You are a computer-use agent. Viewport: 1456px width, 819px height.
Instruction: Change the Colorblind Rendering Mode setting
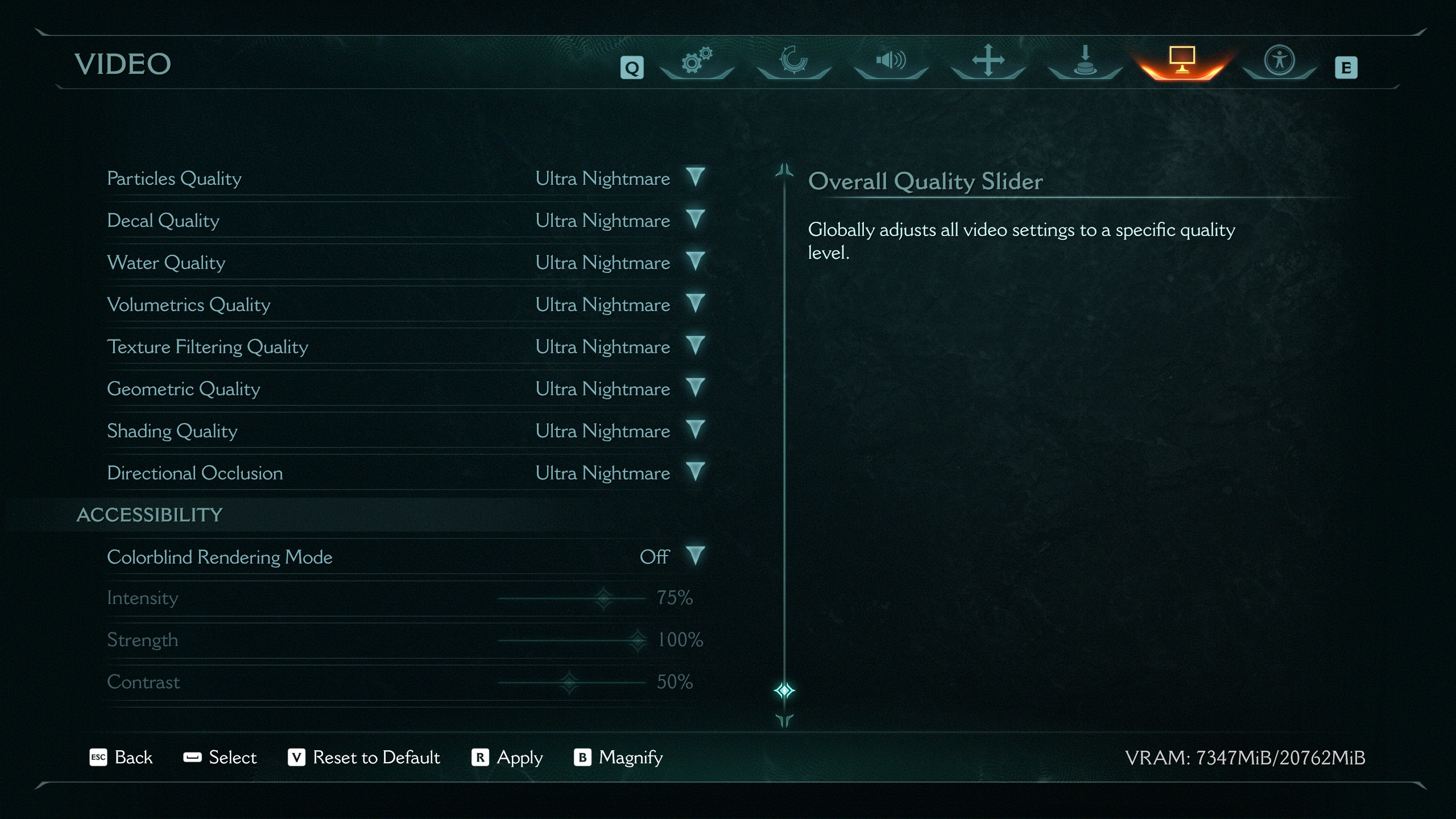tap(695, 556)
